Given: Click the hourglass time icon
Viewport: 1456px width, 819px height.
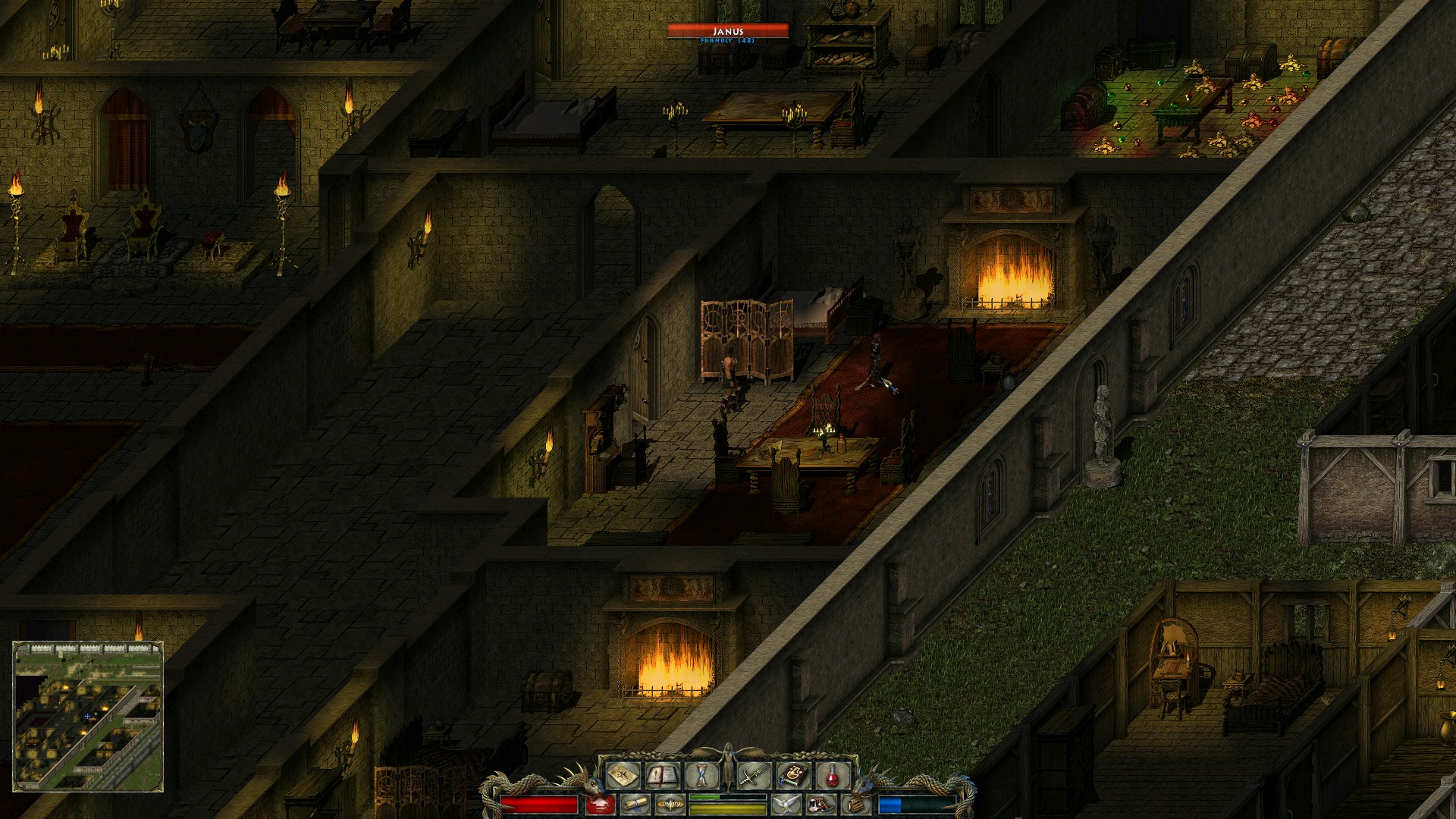Looking at the screenshot, I should 702,775.
